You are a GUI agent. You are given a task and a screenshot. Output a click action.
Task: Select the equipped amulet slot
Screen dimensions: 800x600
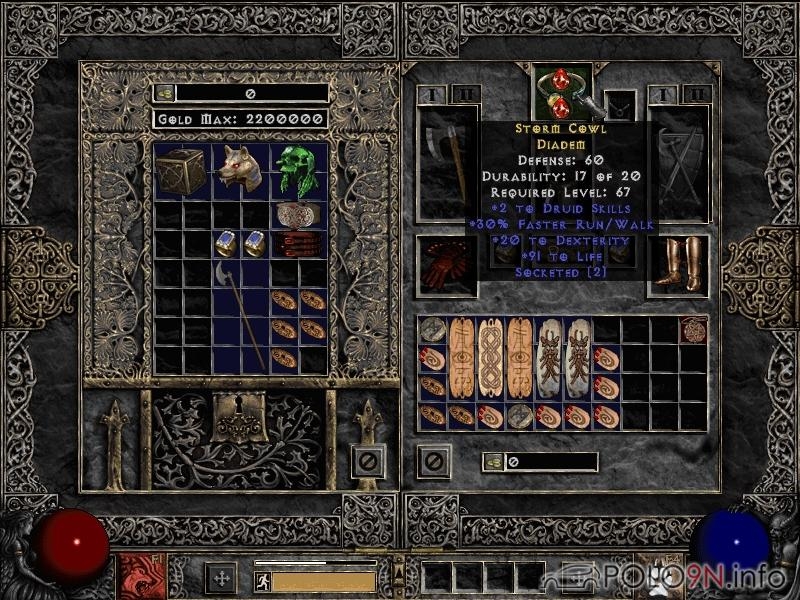pyautogui.click(x=620, y=101)
